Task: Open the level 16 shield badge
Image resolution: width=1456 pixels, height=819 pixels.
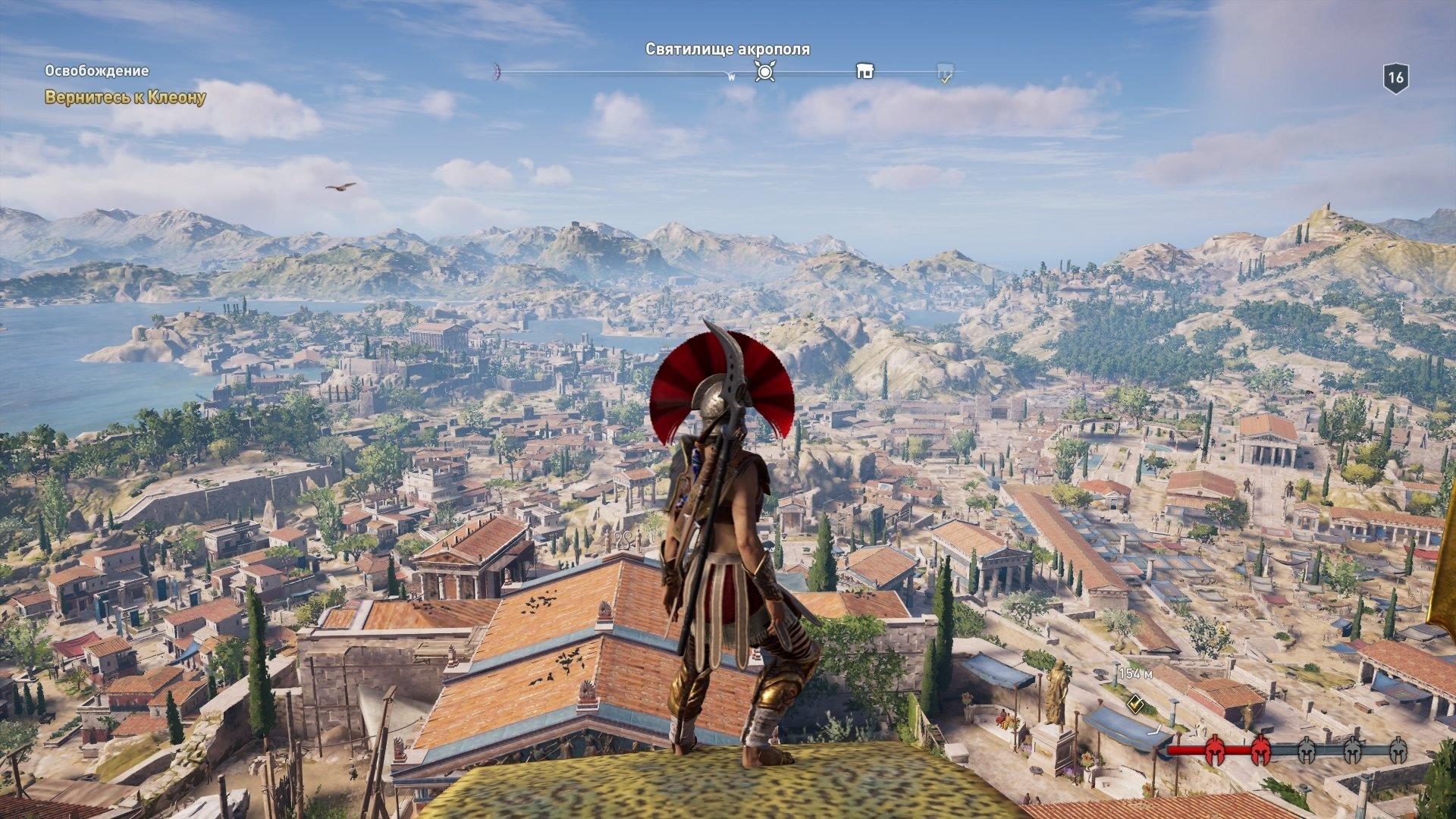Action: coord(1395,77)
